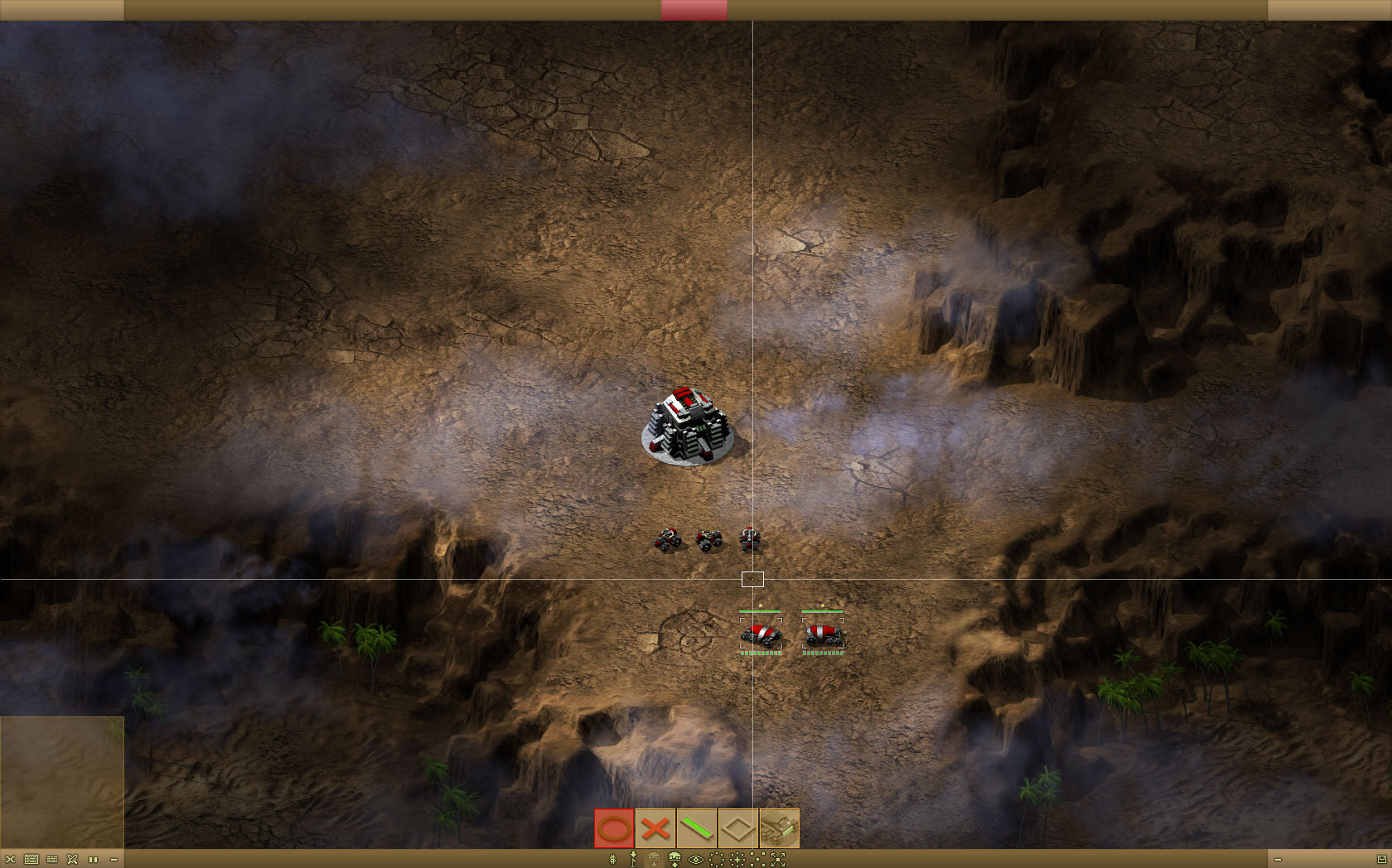
Task: Click the floppy disk save icon
Action: click(x=1381, y=860)
